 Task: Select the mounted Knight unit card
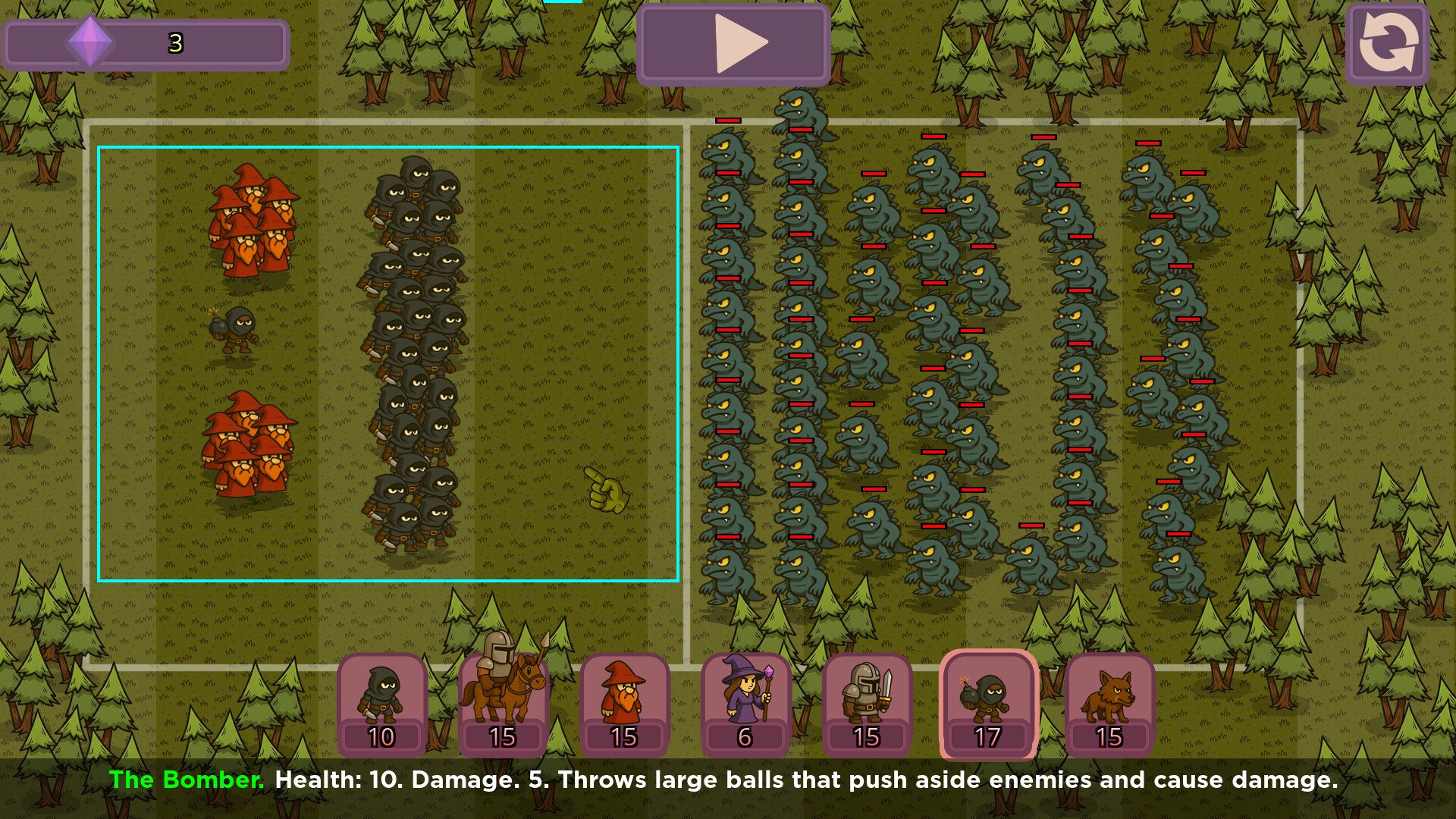(503, 701)
